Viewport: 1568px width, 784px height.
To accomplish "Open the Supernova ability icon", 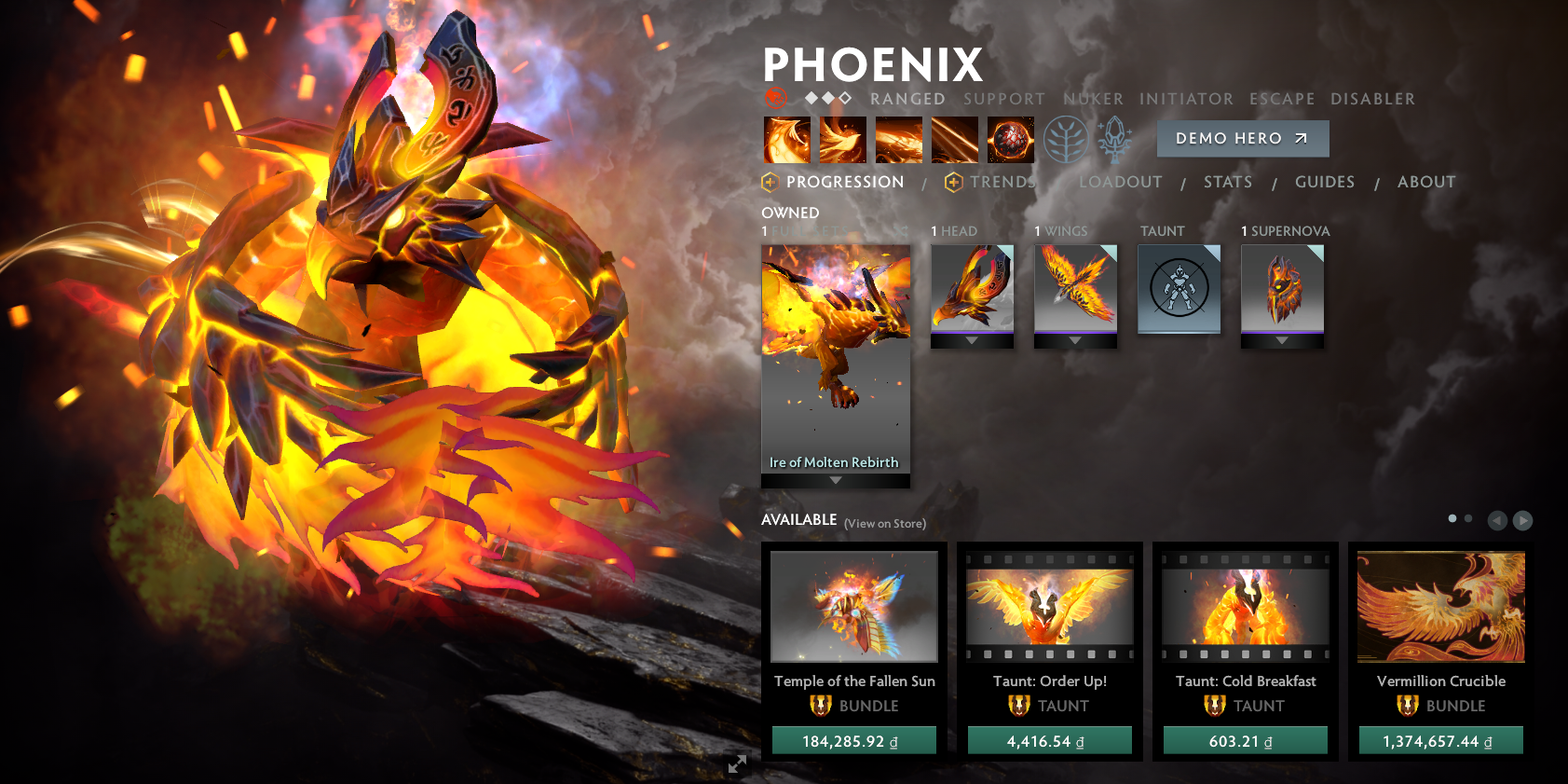I will pyautogui.click(x=1010, y=139).
